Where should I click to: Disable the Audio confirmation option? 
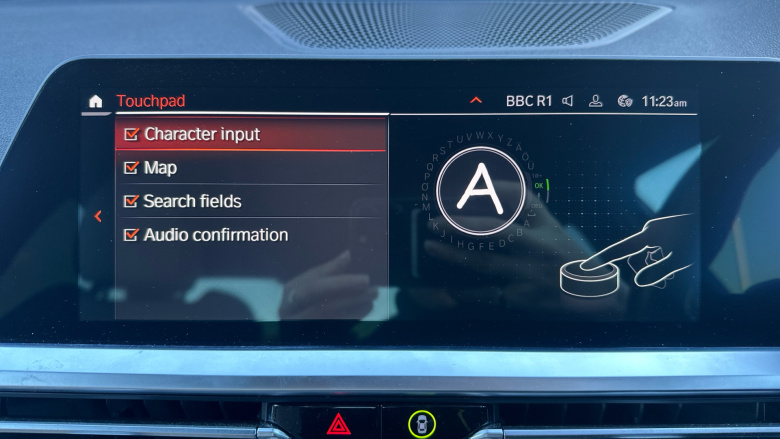coord(131,235)
